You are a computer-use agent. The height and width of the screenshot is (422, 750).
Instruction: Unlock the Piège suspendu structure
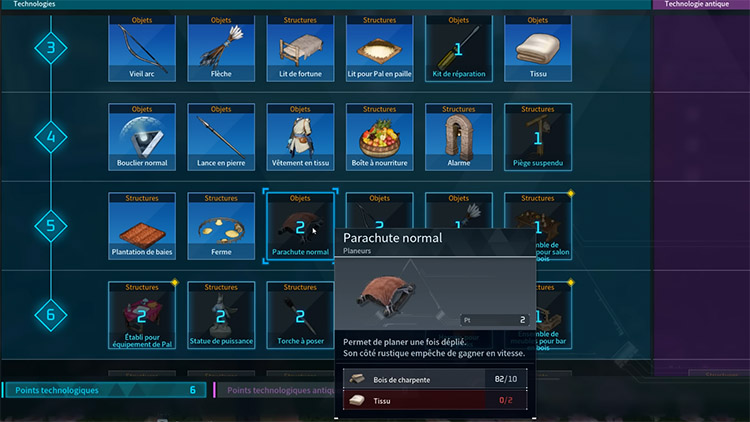click(x=538, y=136)
